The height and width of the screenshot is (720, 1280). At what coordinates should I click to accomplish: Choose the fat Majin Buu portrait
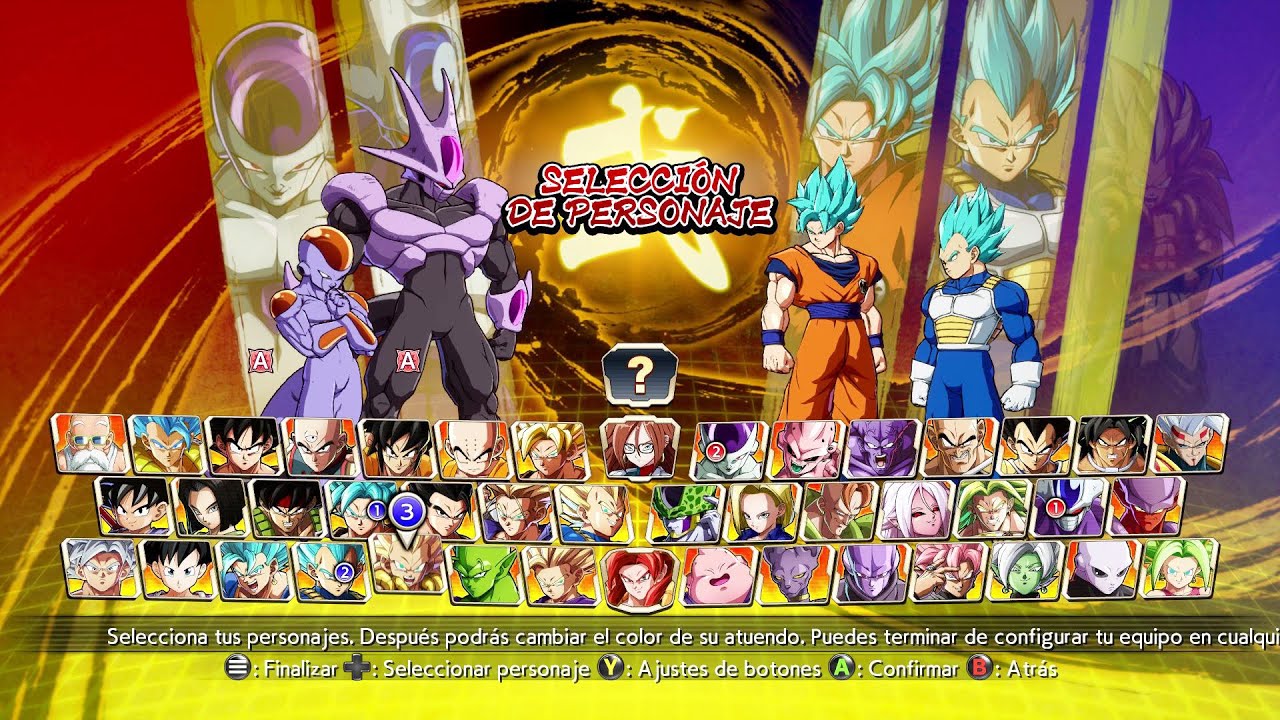tap(718, 576)
